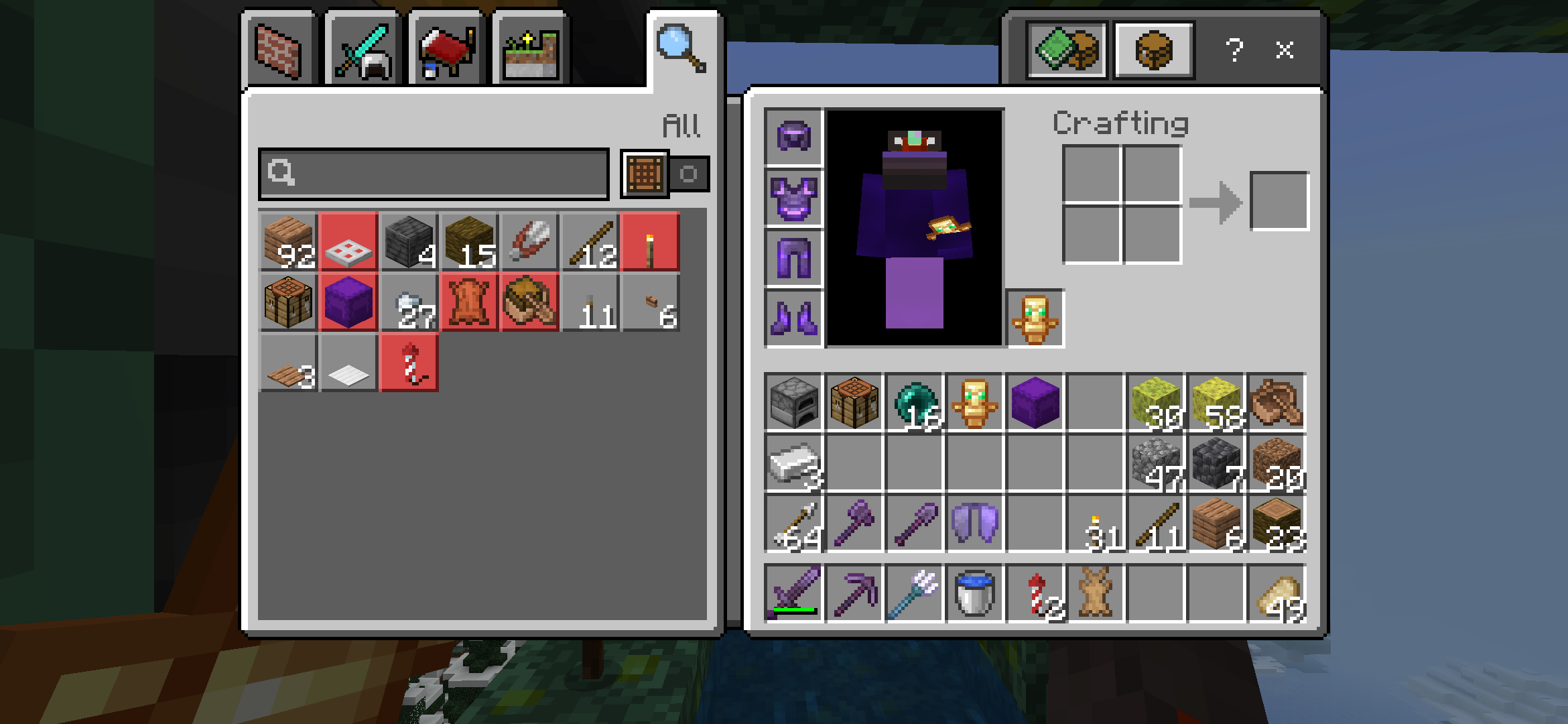Show the Nature grass block tab
1568x724 pixels.
click(531, 52)
